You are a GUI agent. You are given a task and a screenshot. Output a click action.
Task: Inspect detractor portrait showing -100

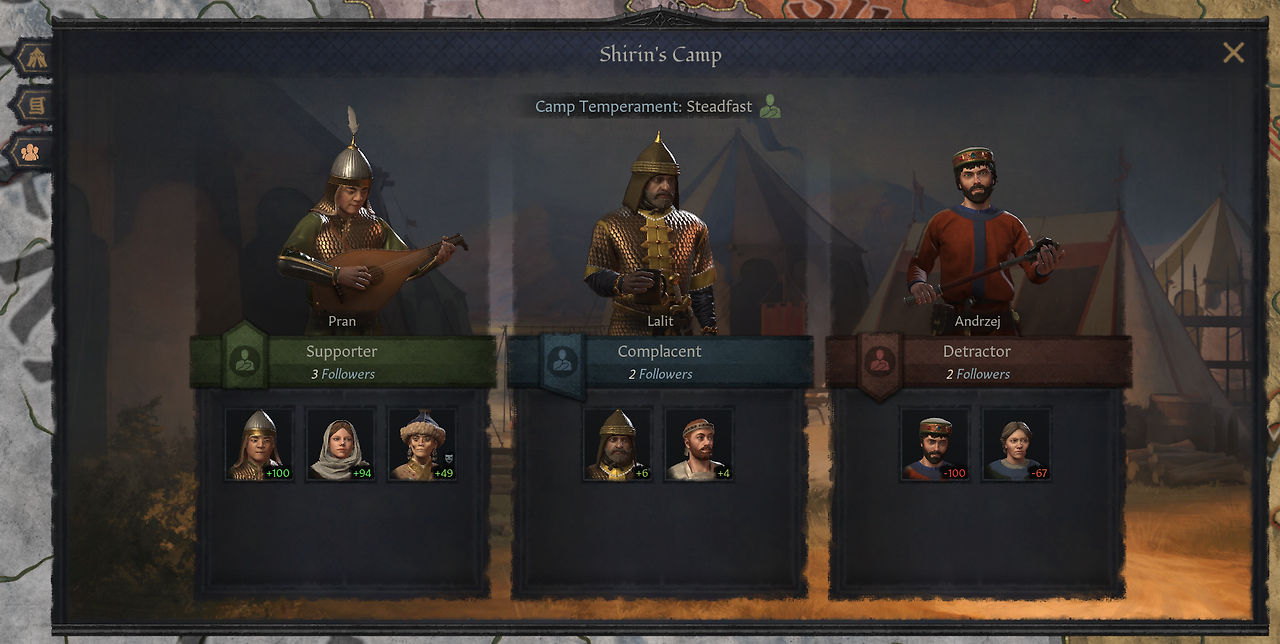(935, 444)
